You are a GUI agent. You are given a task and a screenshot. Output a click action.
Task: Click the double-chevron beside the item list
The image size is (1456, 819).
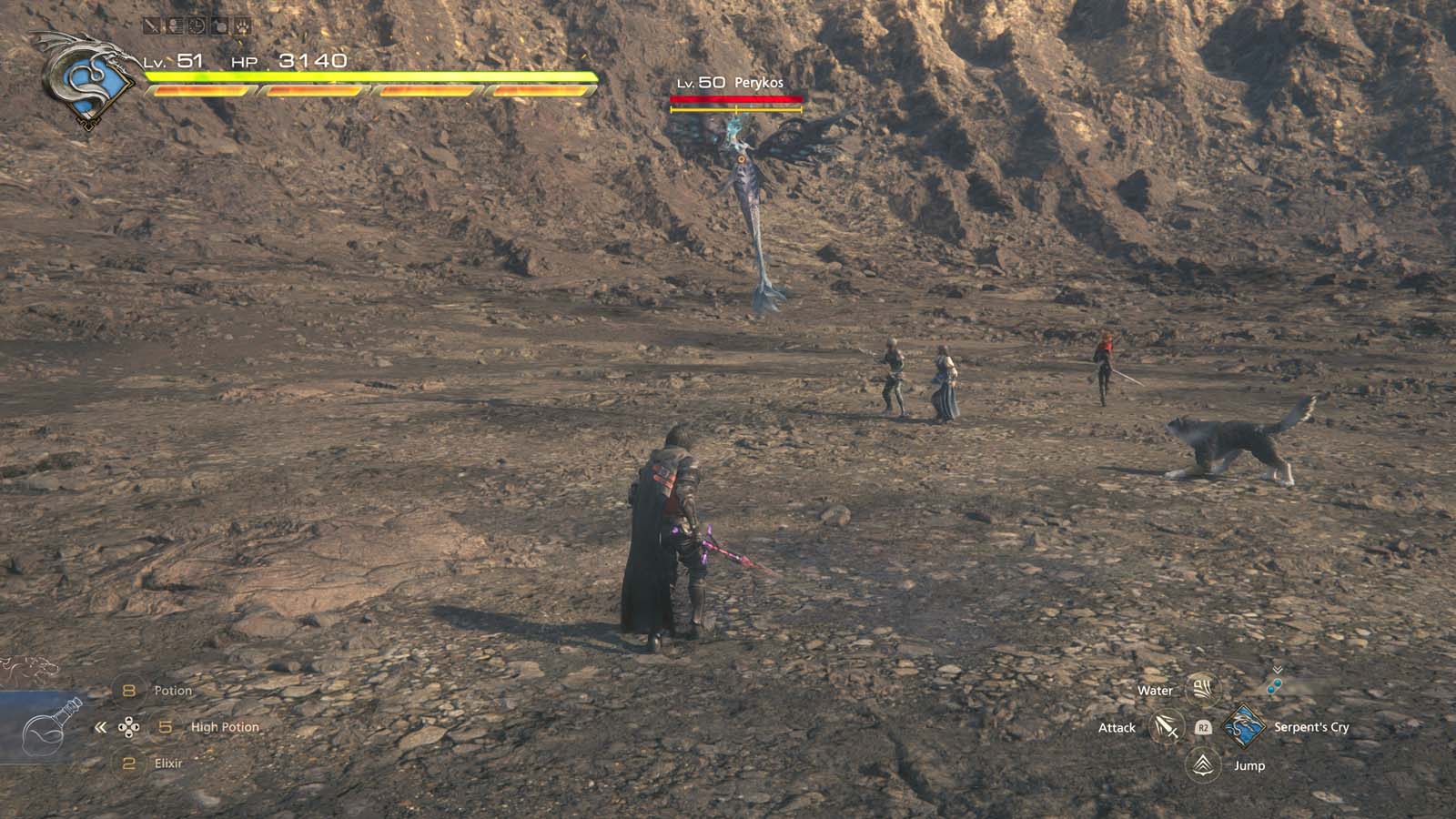point(100,727)
